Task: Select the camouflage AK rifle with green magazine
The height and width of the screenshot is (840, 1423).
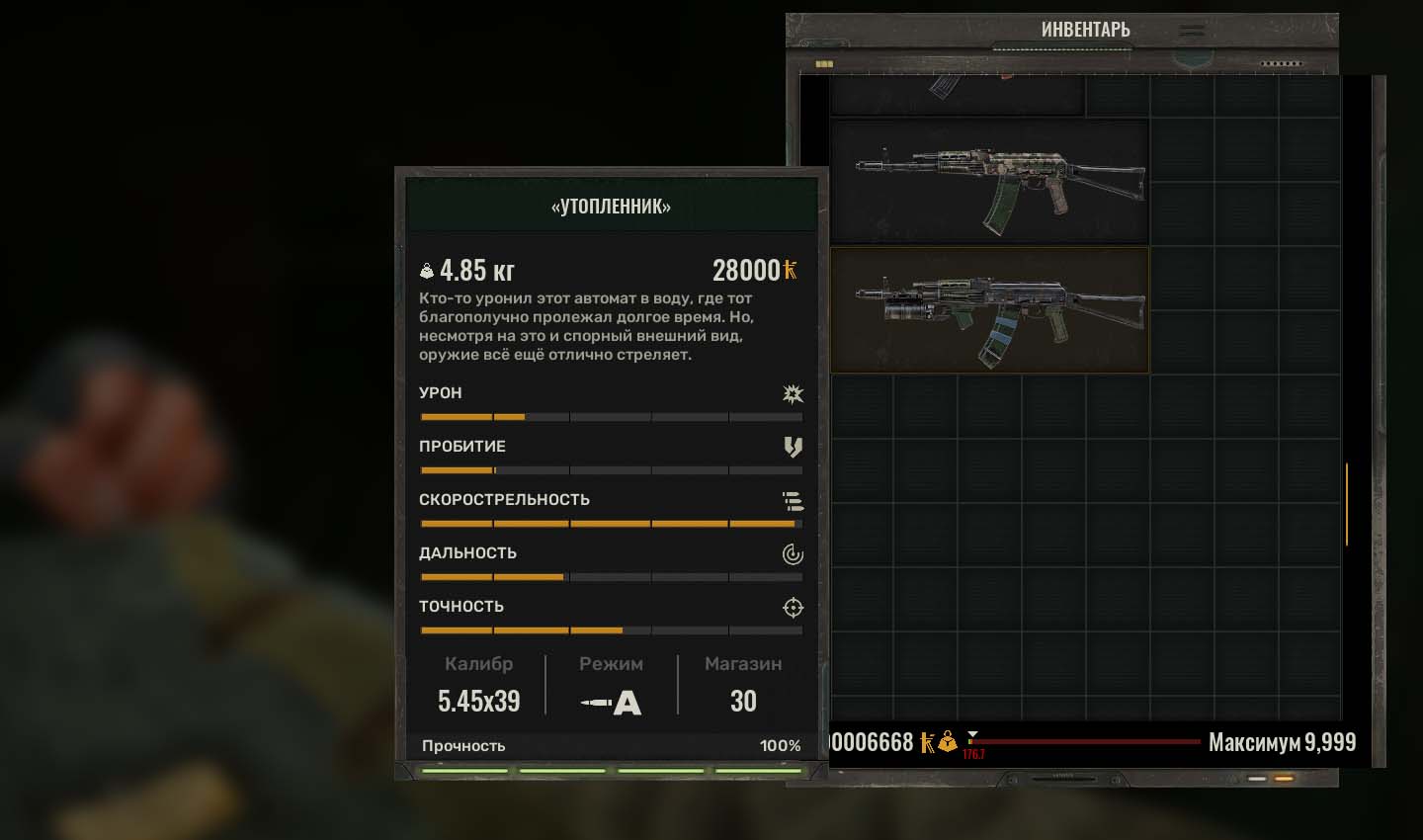Action: click(988, 183)
